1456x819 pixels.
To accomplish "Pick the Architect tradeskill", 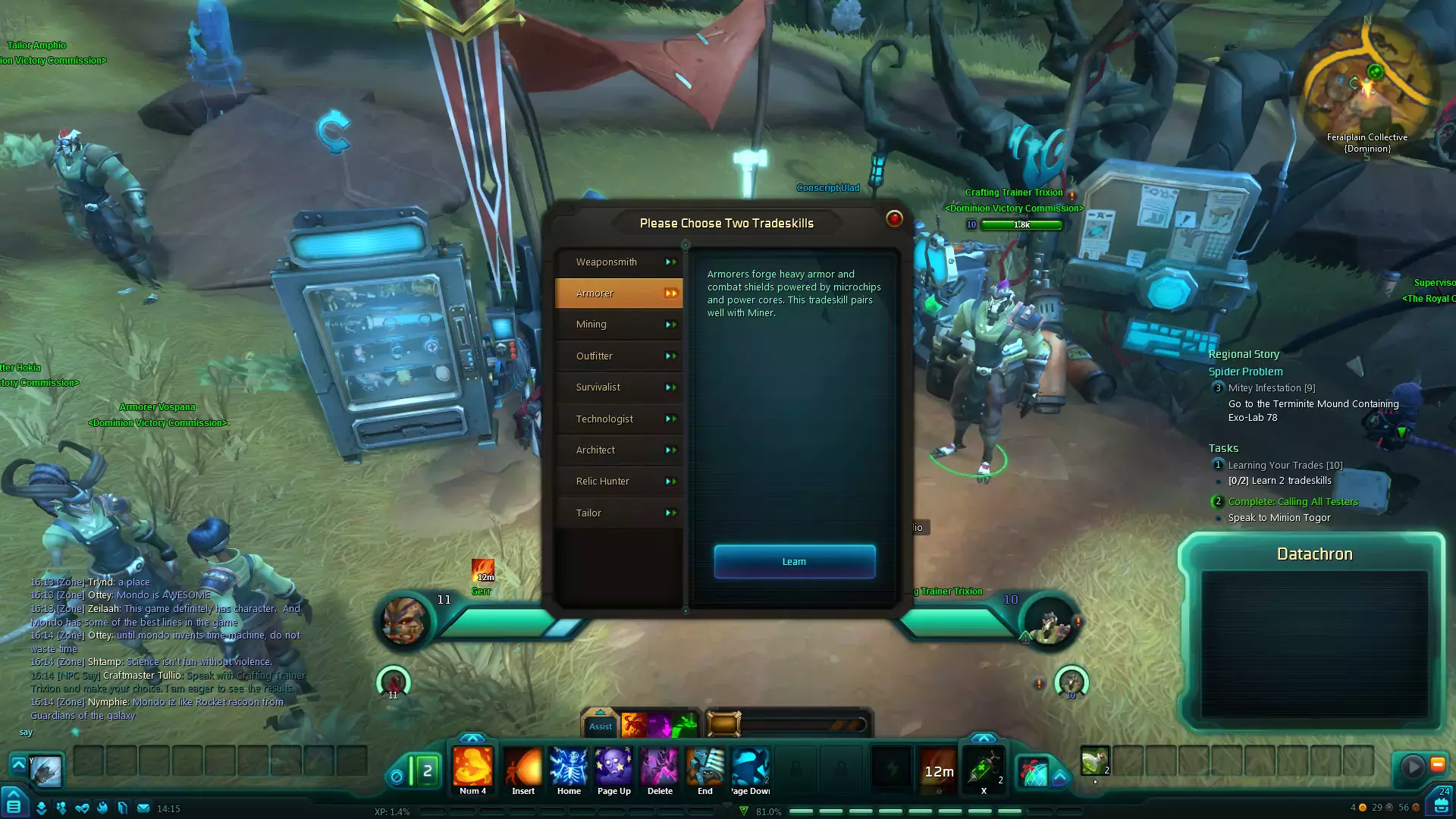I will pyautogui.click(x=619, y=450).
